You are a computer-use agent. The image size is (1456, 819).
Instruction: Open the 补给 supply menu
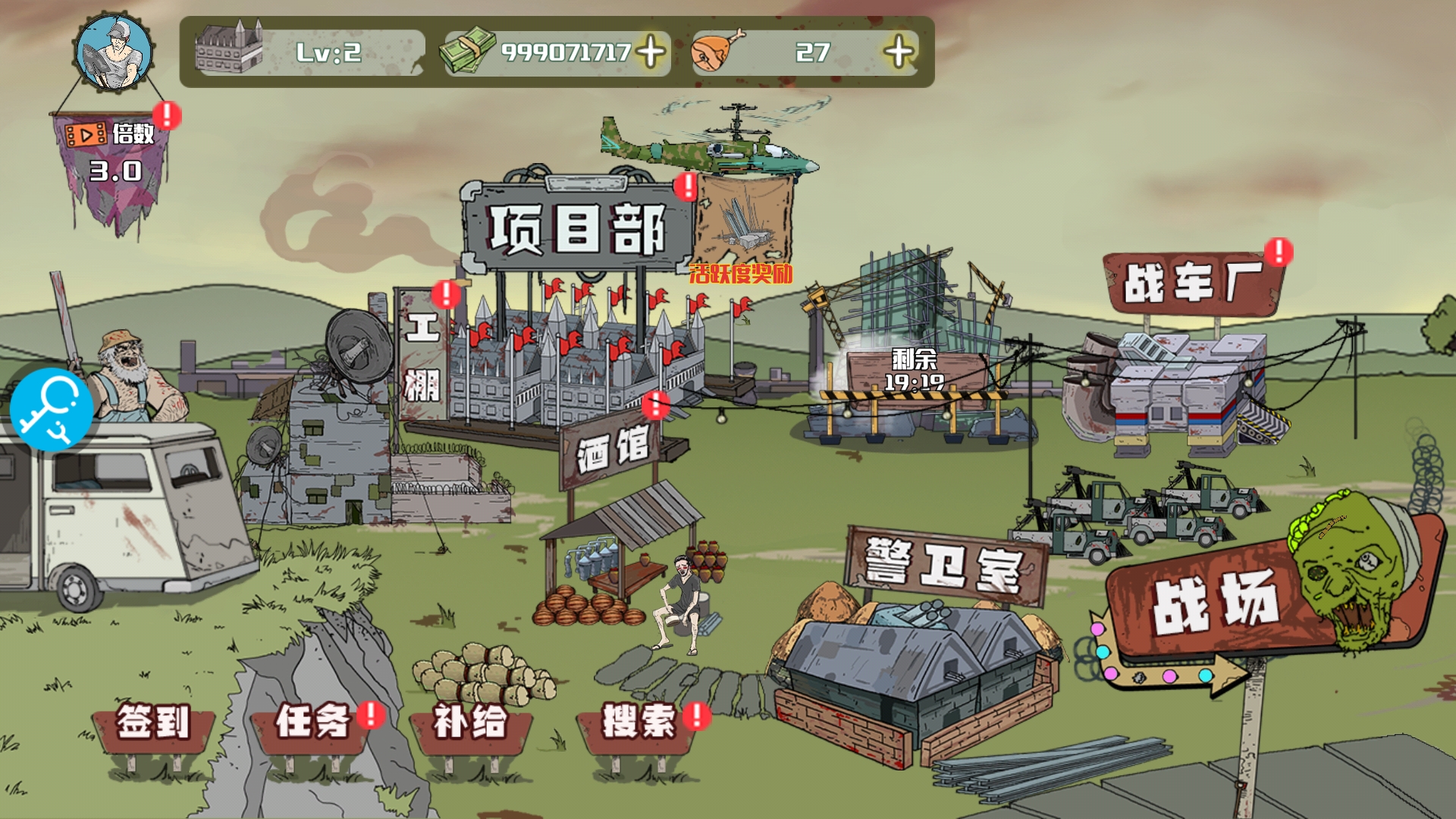(470, 722)
